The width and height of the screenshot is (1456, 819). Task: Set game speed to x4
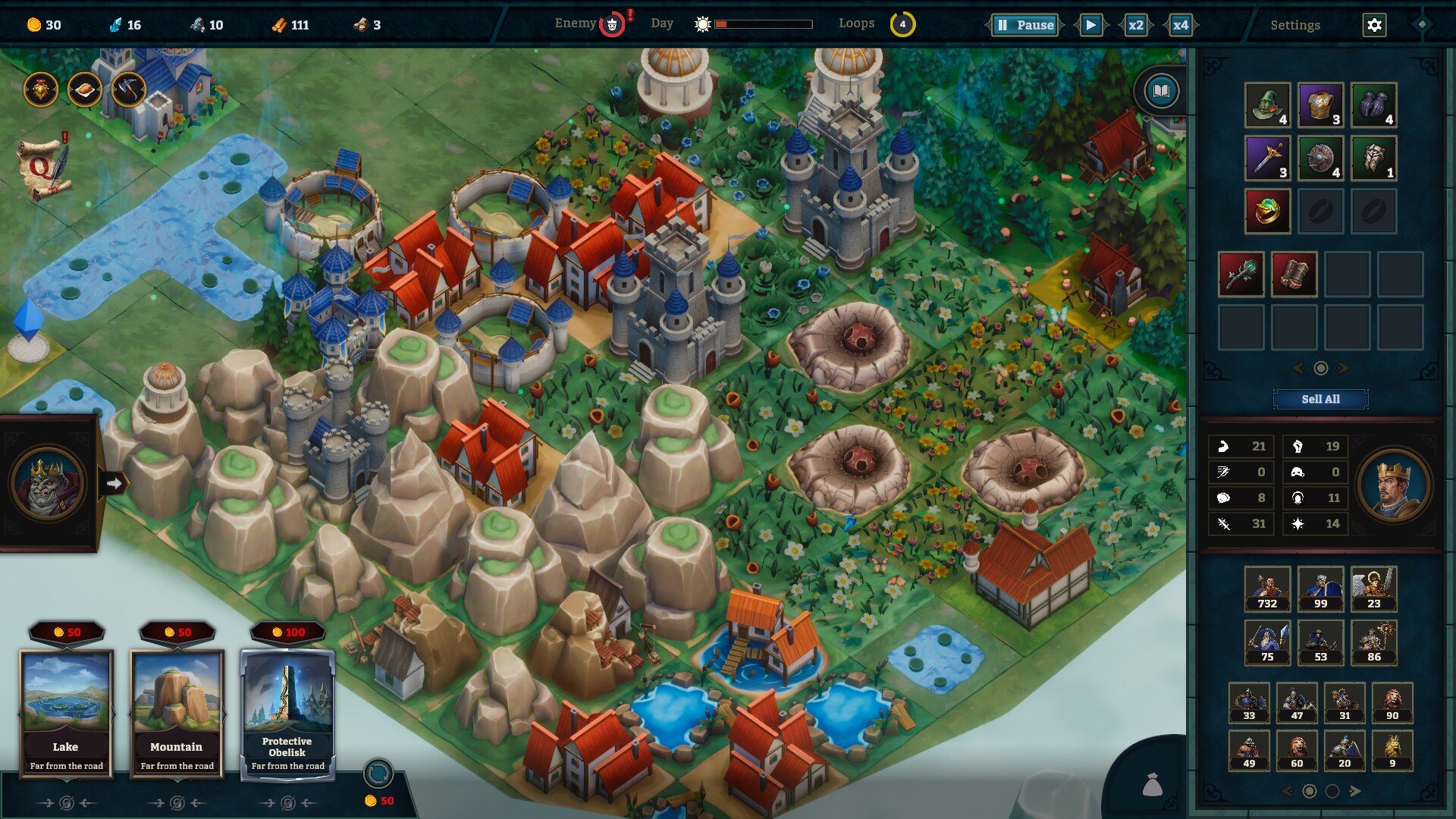(x=1180, y=25)
